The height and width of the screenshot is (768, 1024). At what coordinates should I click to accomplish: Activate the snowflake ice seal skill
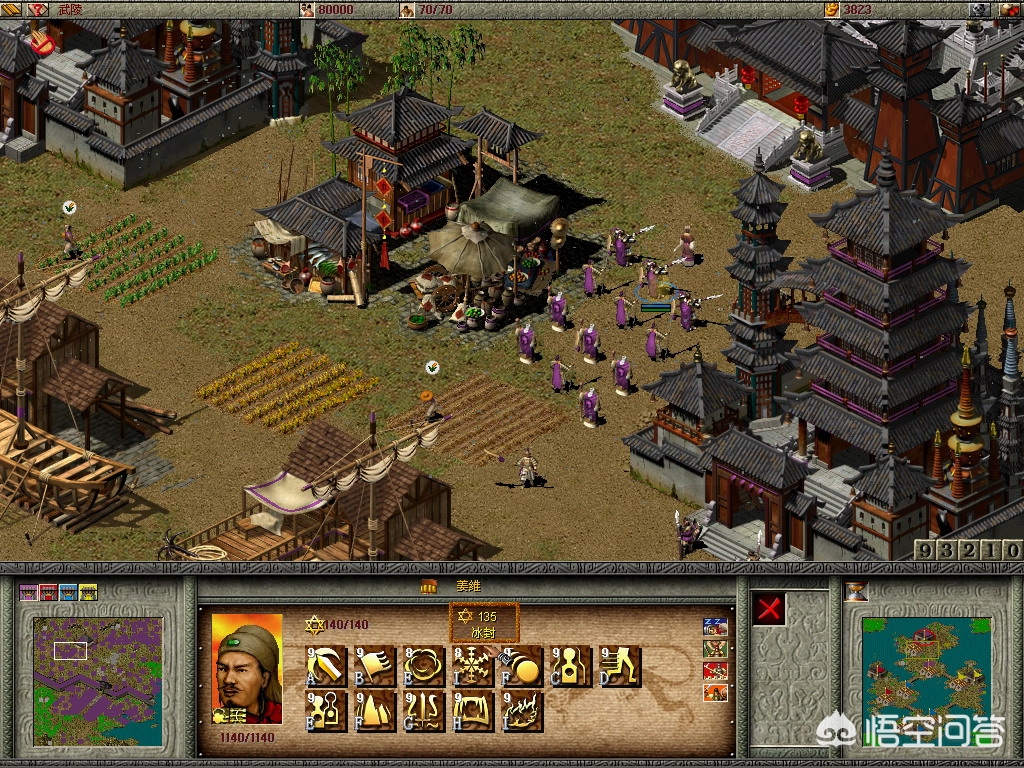coord(470,666)
